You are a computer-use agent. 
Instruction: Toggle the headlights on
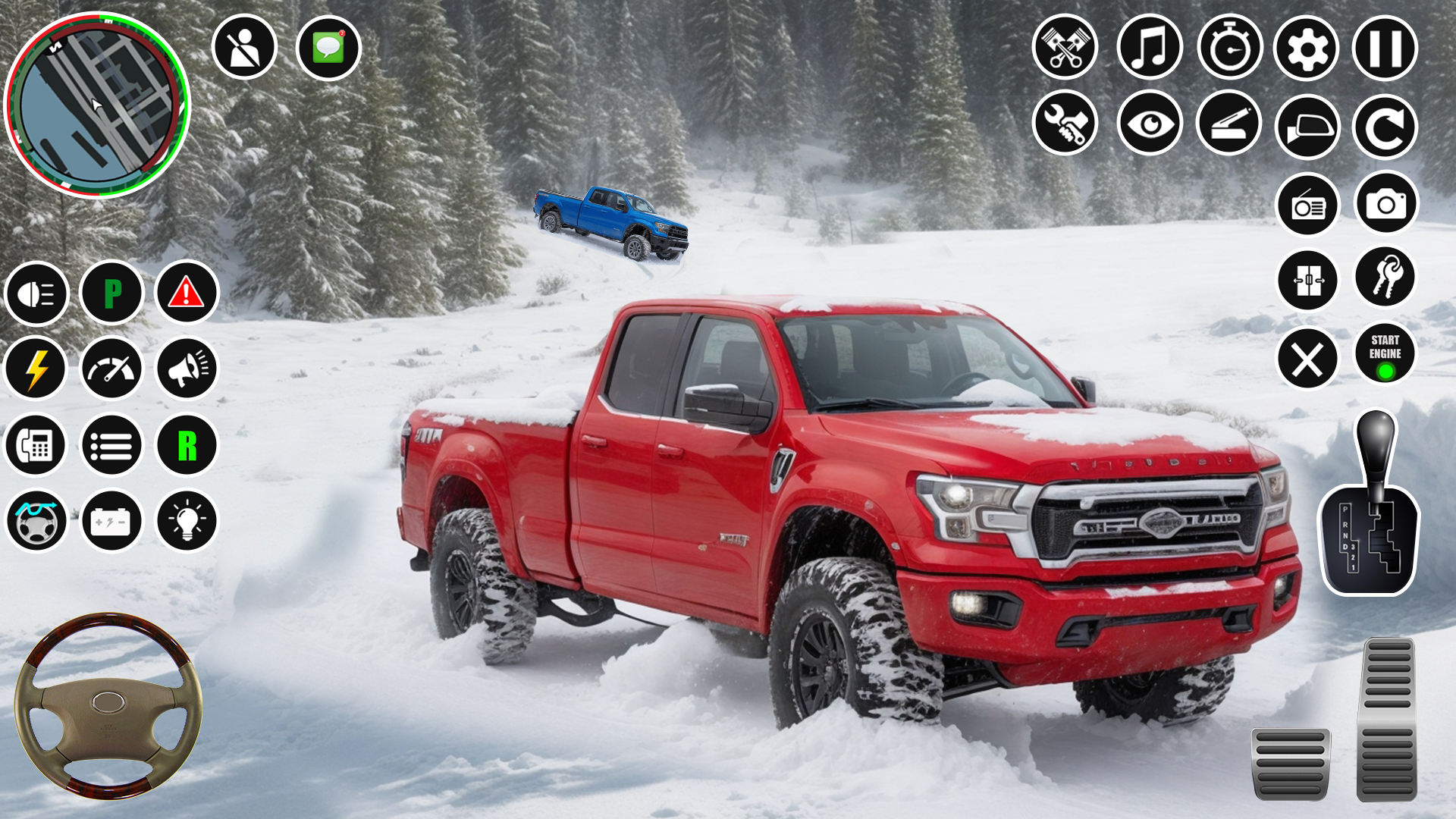click(36, 293)
